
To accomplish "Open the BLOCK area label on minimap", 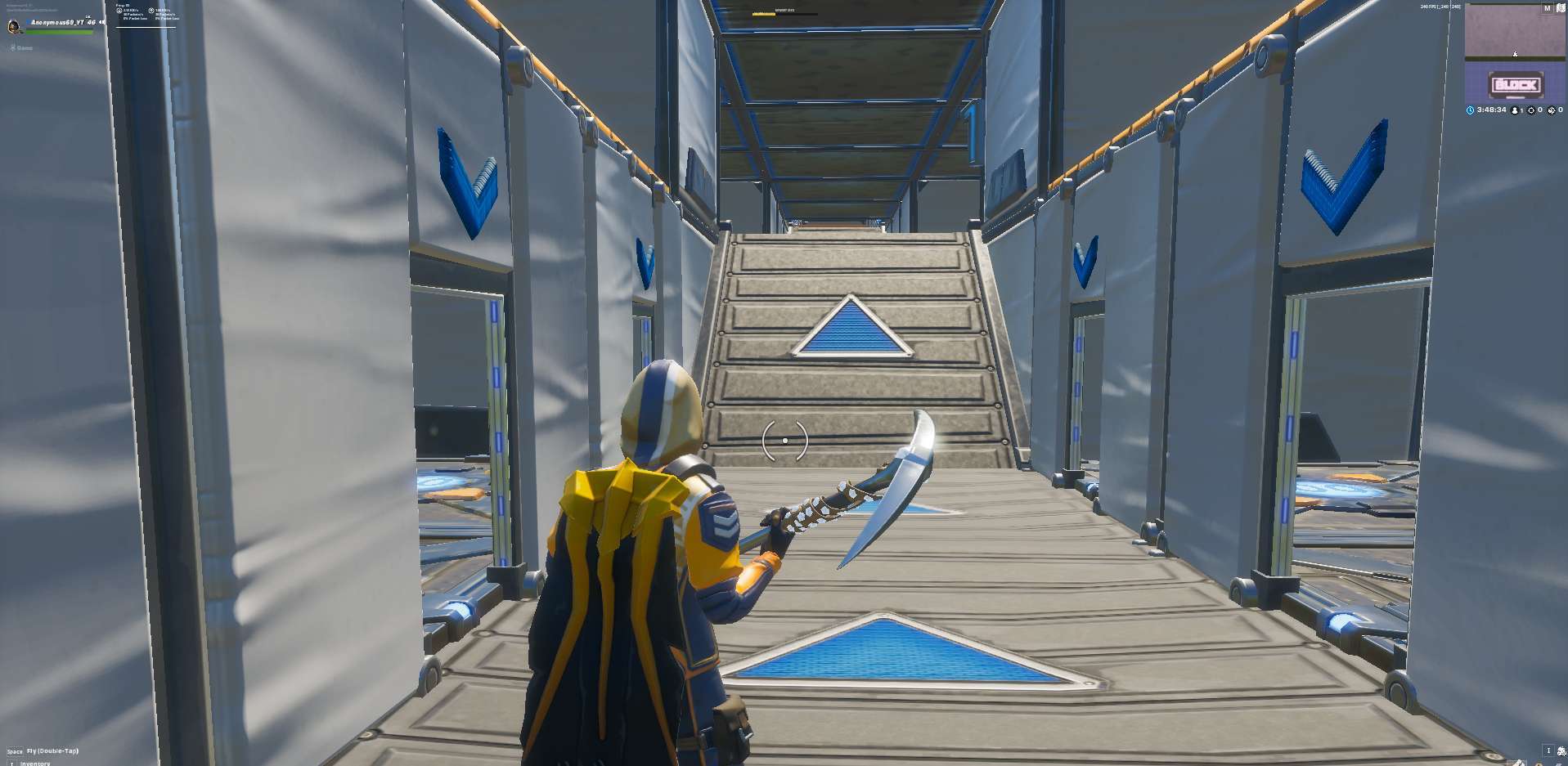I will [x=1513, y=84].
